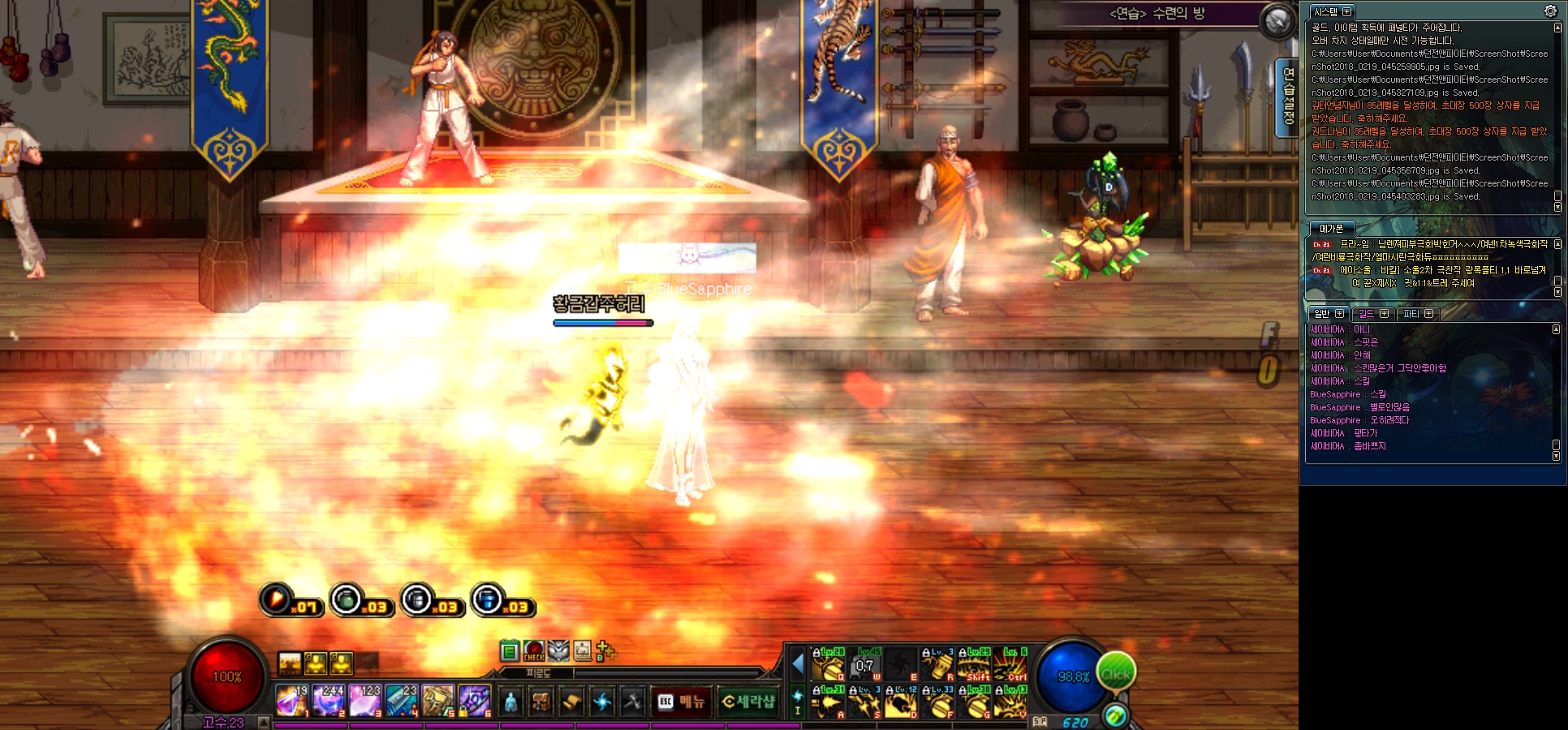Open the 연습설정 practice settings tab
The height and width of the screenshot is (730, 1568).
click(1288, 96)
